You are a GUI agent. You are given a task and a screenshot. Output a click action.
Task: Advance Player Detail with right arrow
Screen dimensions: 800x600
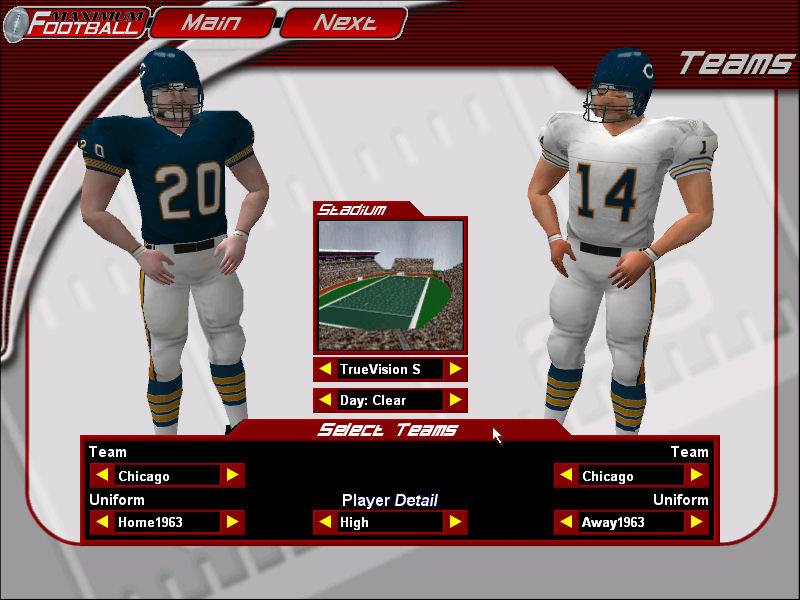[x=455, y=522]
